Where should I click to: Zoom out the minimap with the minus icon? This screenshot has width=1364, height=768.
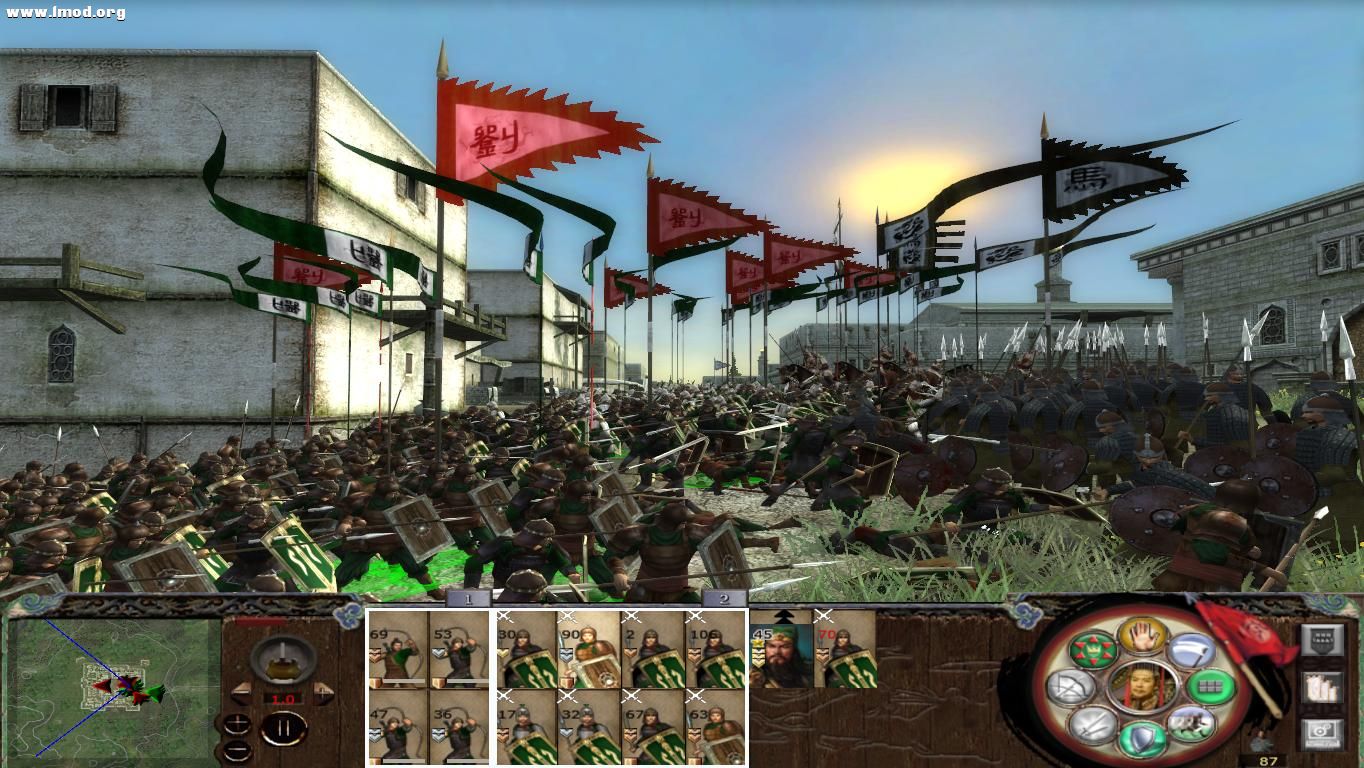(x=238, y=750)
